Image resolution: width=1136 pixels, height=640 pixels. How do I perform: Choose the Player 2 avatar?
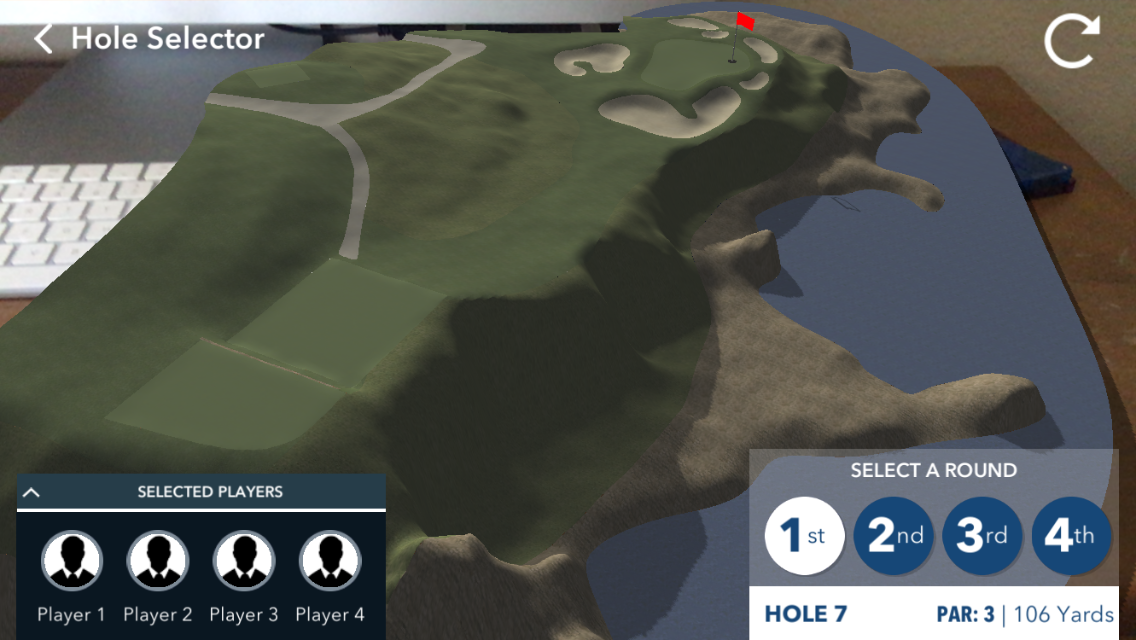coord(158,561)
